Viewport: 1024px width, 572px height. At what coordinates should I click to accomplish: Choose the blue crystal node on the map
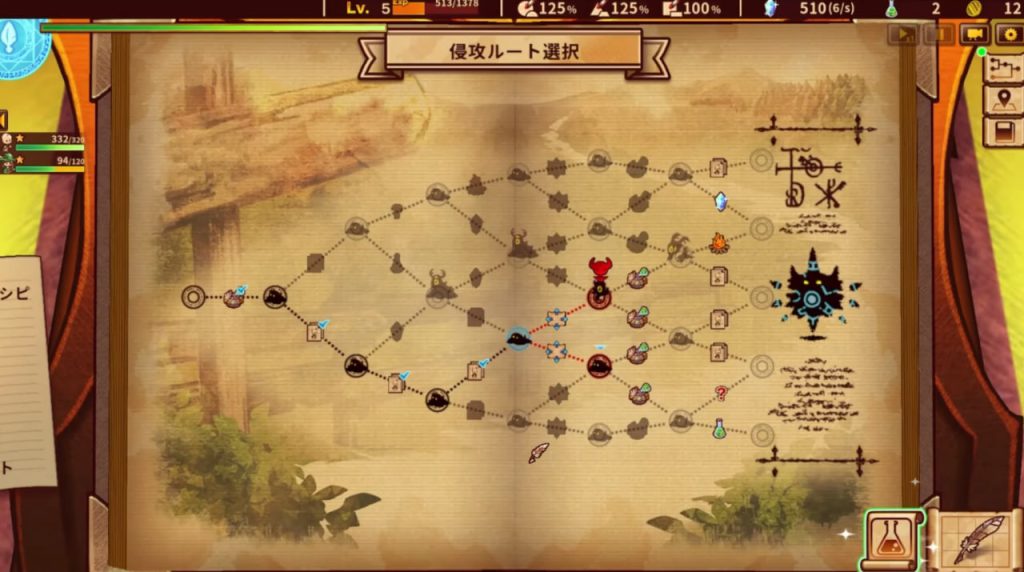(x=720, y=201)
